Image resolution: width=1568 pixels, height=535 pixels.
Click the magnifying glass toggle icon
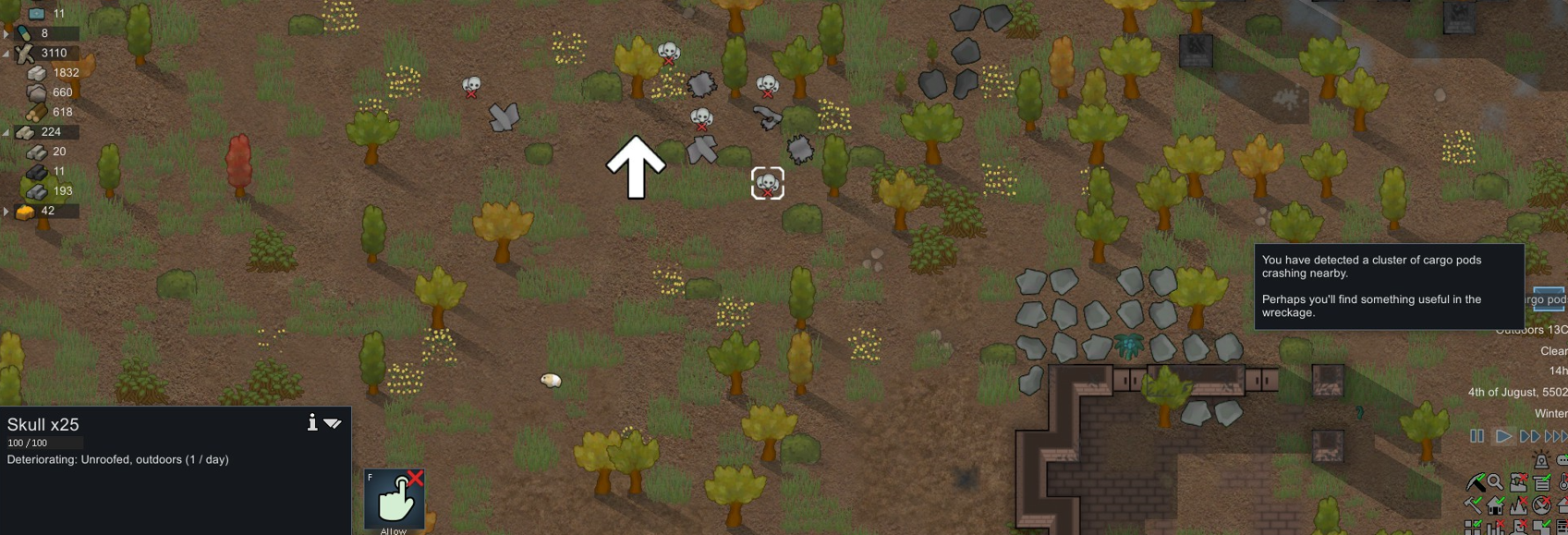[x=1495, y=482]
